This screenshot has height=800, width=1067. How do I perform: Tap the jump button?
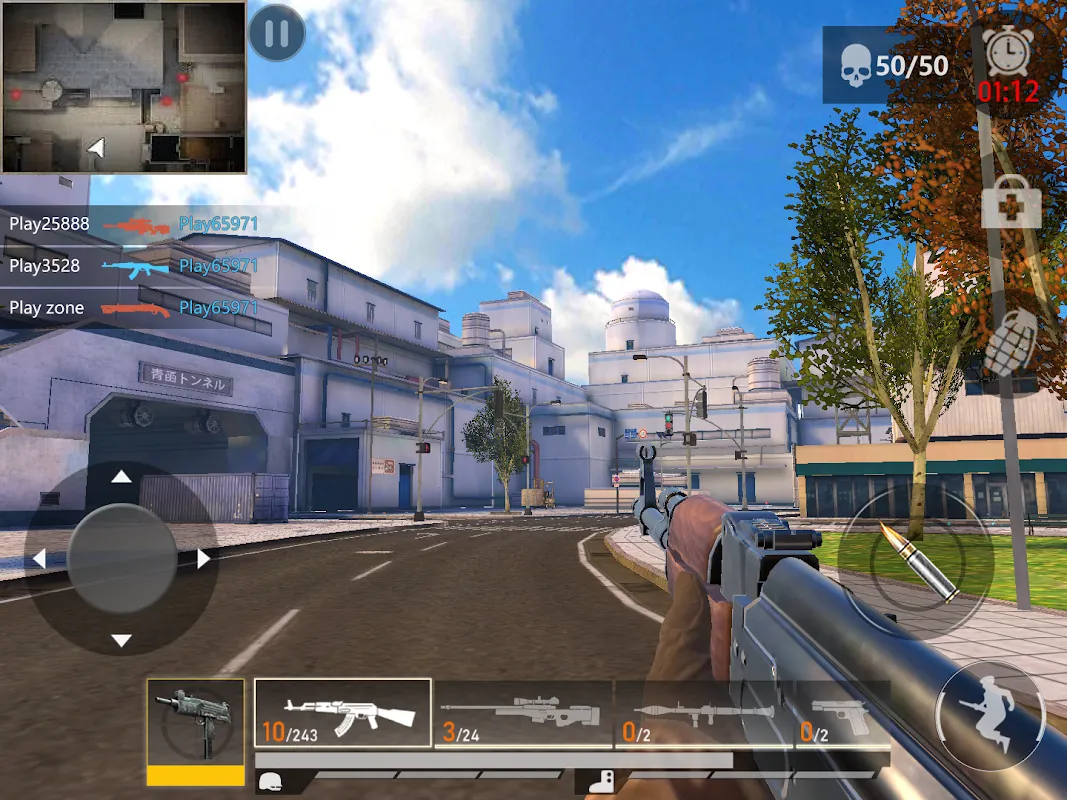pyautogui.click(x=990, y=714)
